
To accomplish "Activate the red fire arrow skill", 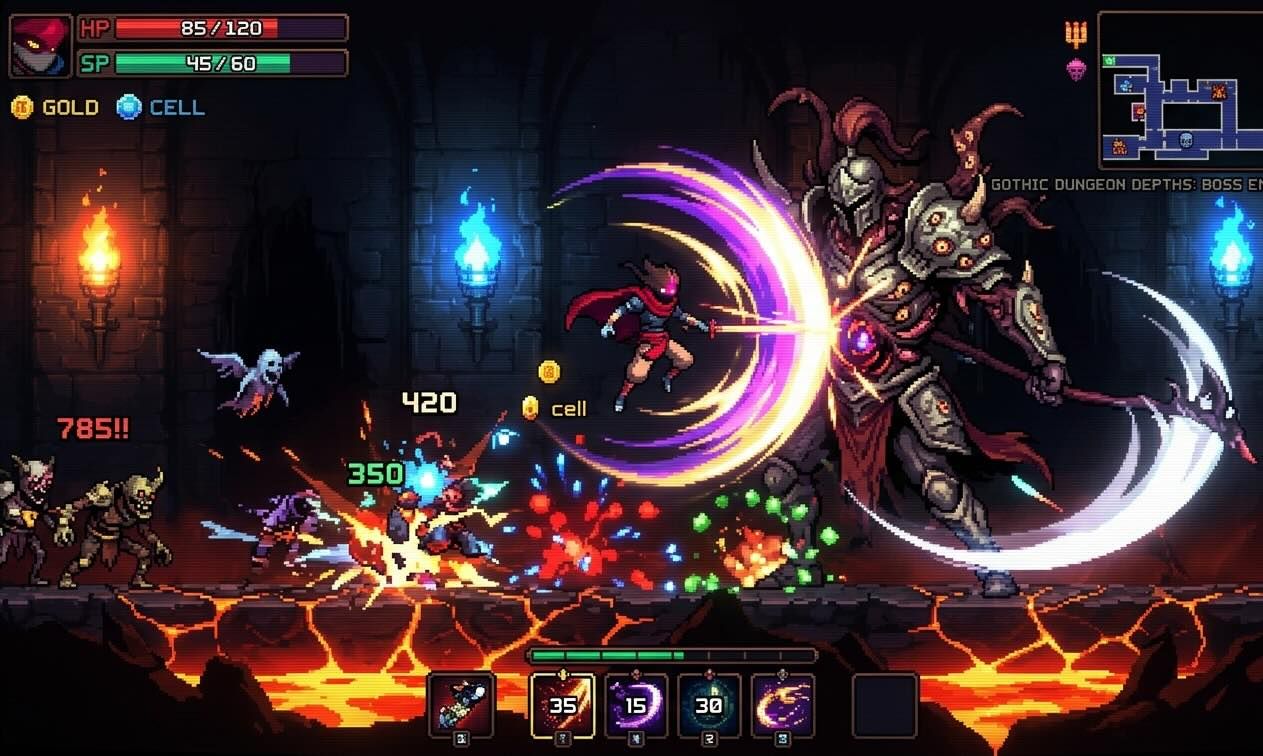I will click(x=563, y=705).
